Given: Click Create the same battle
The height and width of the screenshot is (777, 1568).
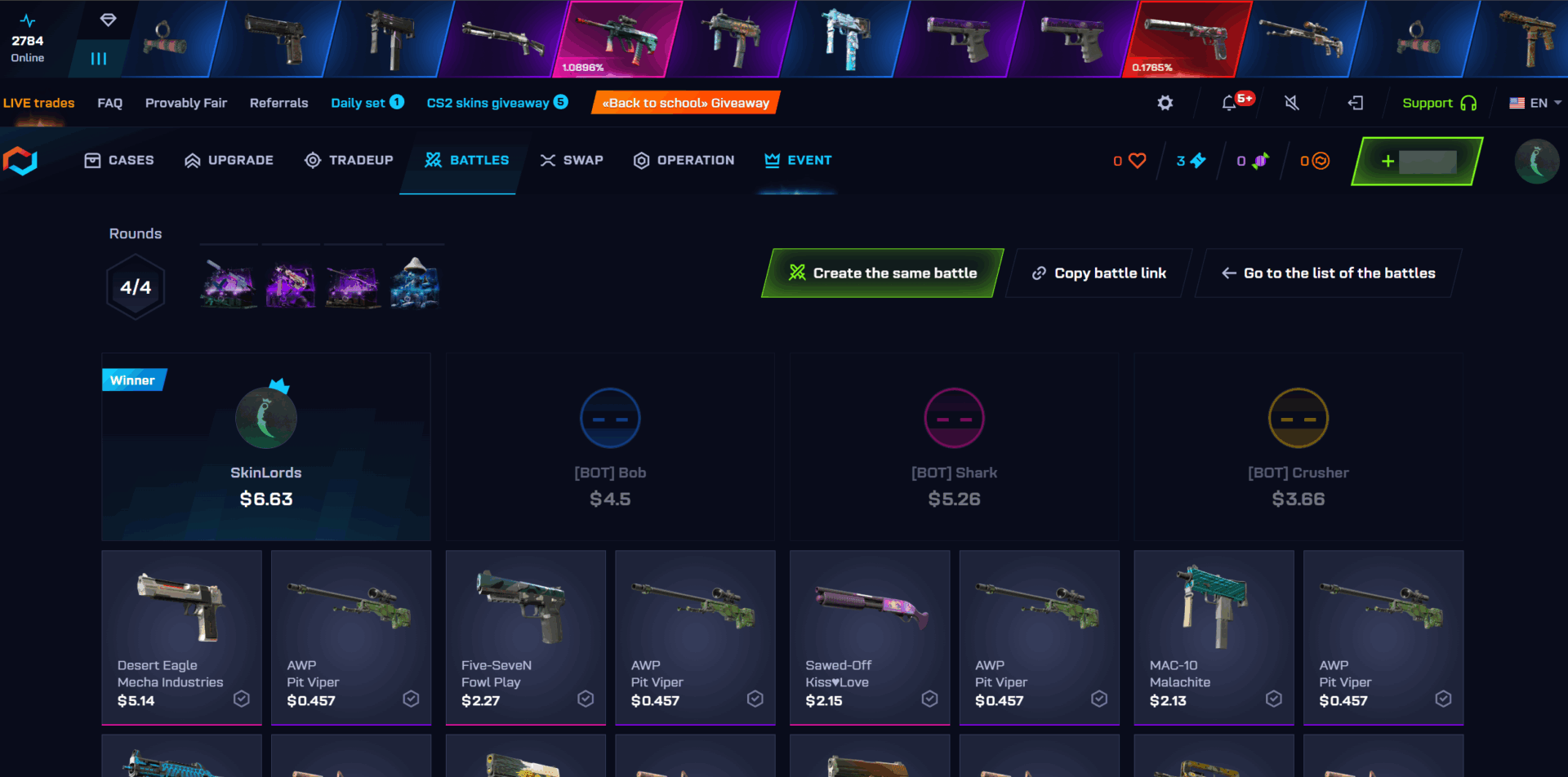Looking at the screenshot, I should click(x=884, y=273).
